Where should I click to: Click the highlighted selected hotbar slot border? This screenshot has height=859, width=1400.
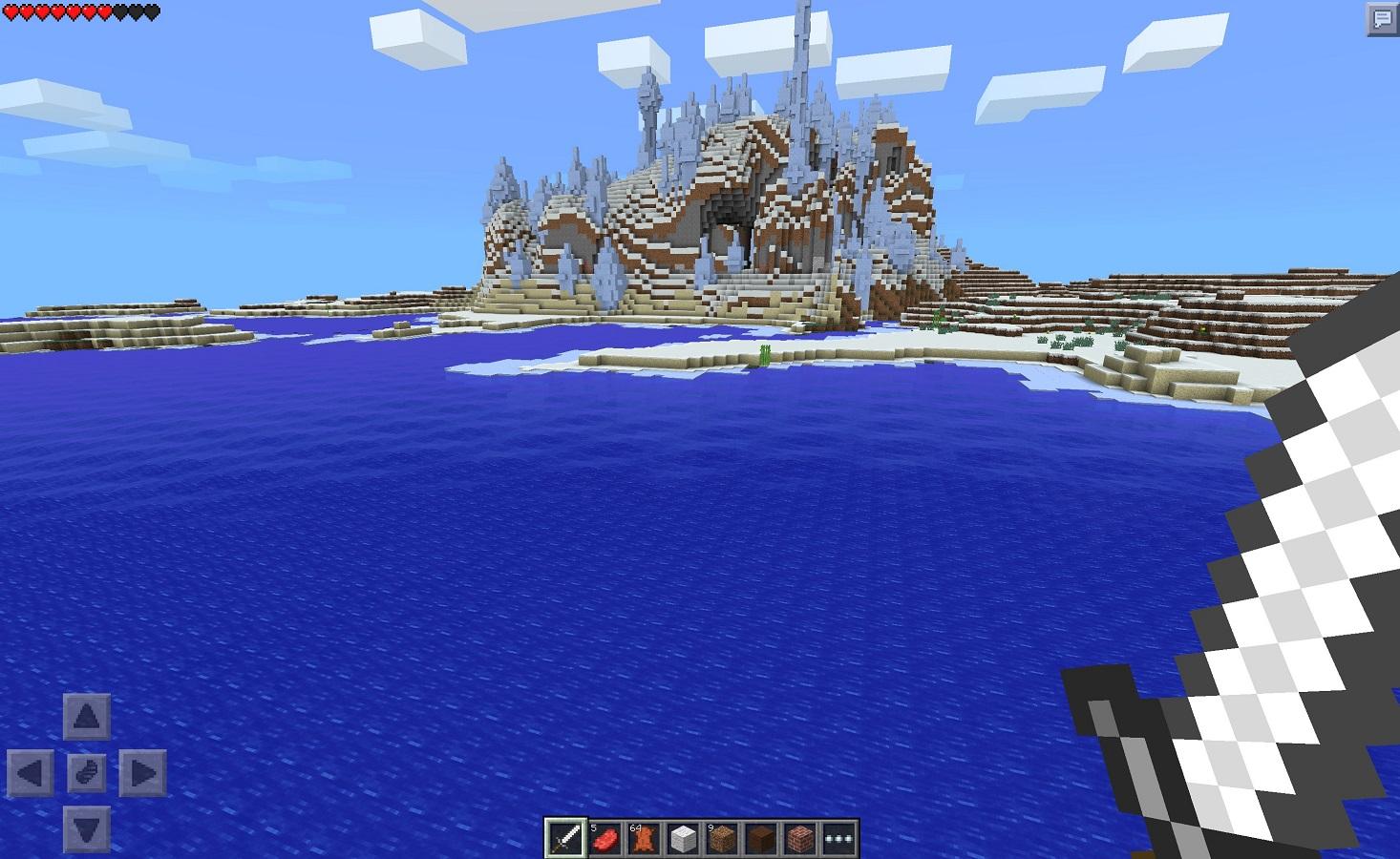pos(565,821)
